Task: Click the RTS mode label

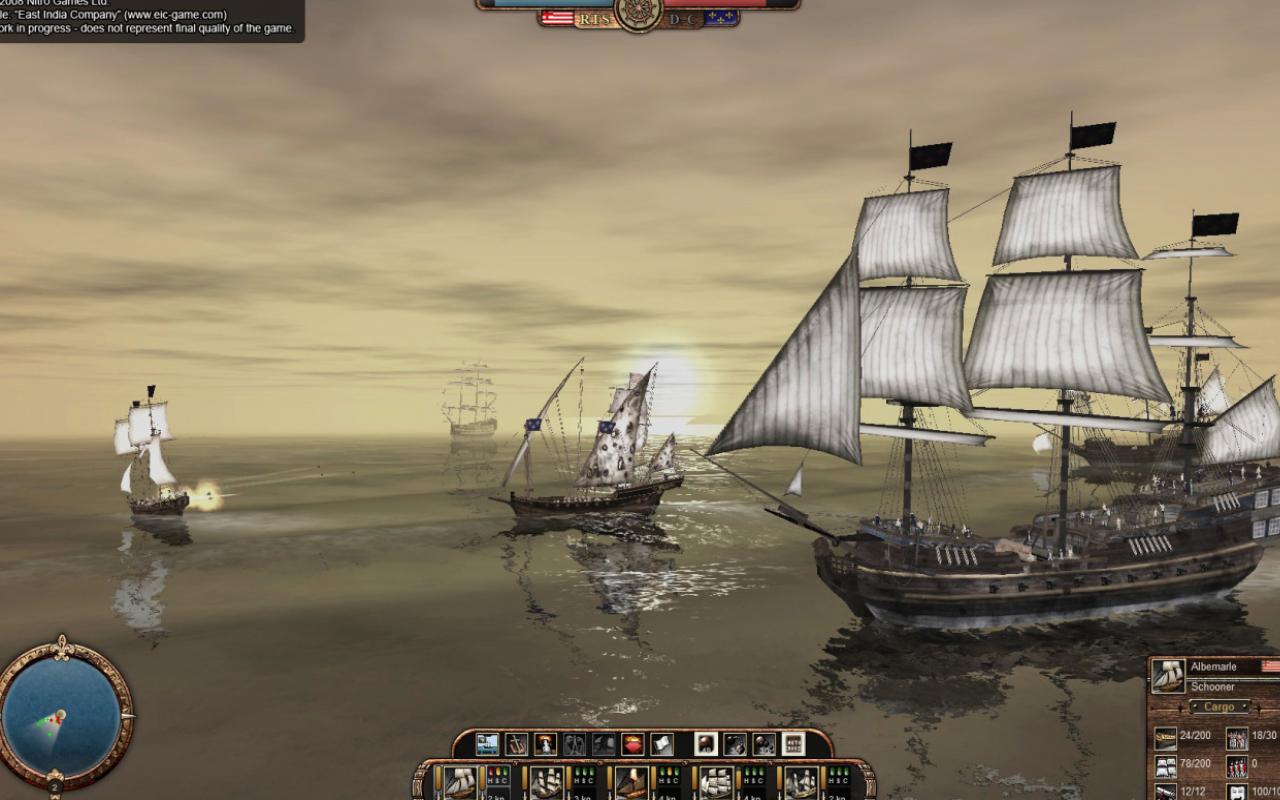Action: tap(595, 18)
